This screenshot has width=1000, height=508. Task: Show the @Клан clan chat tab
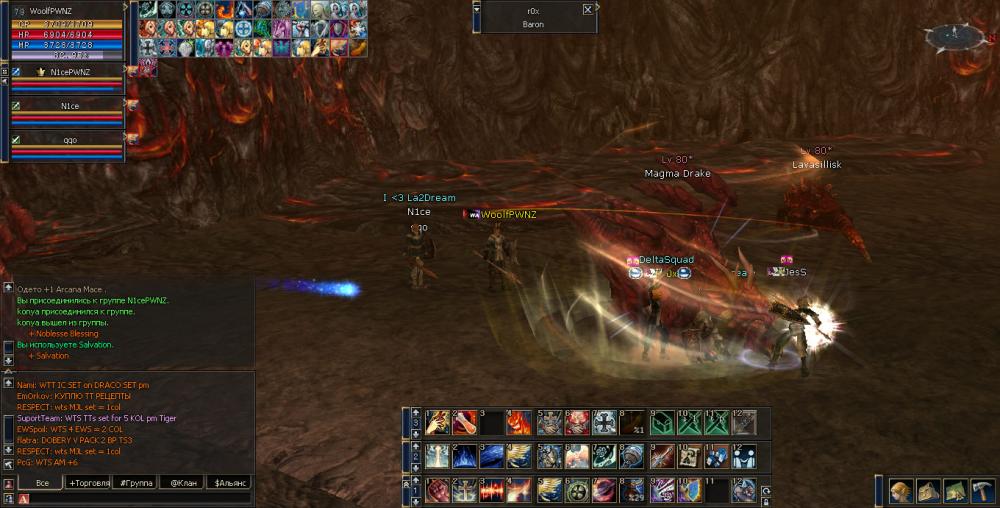(182, 483)
